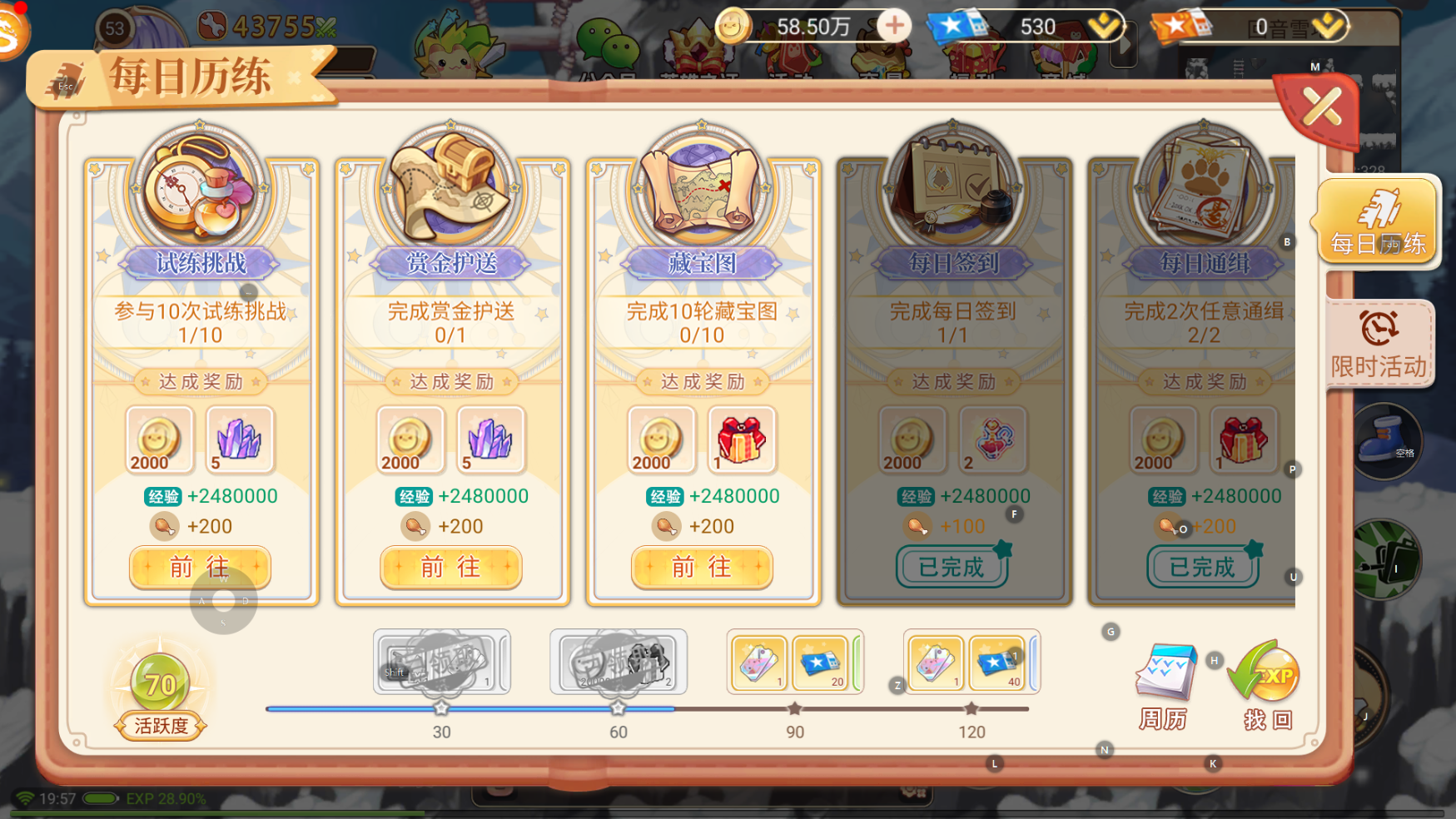Screen dimensions: 1456x819
Task: Click the gold coin reward under 试练挑战
Action: [x=159, y=440]
